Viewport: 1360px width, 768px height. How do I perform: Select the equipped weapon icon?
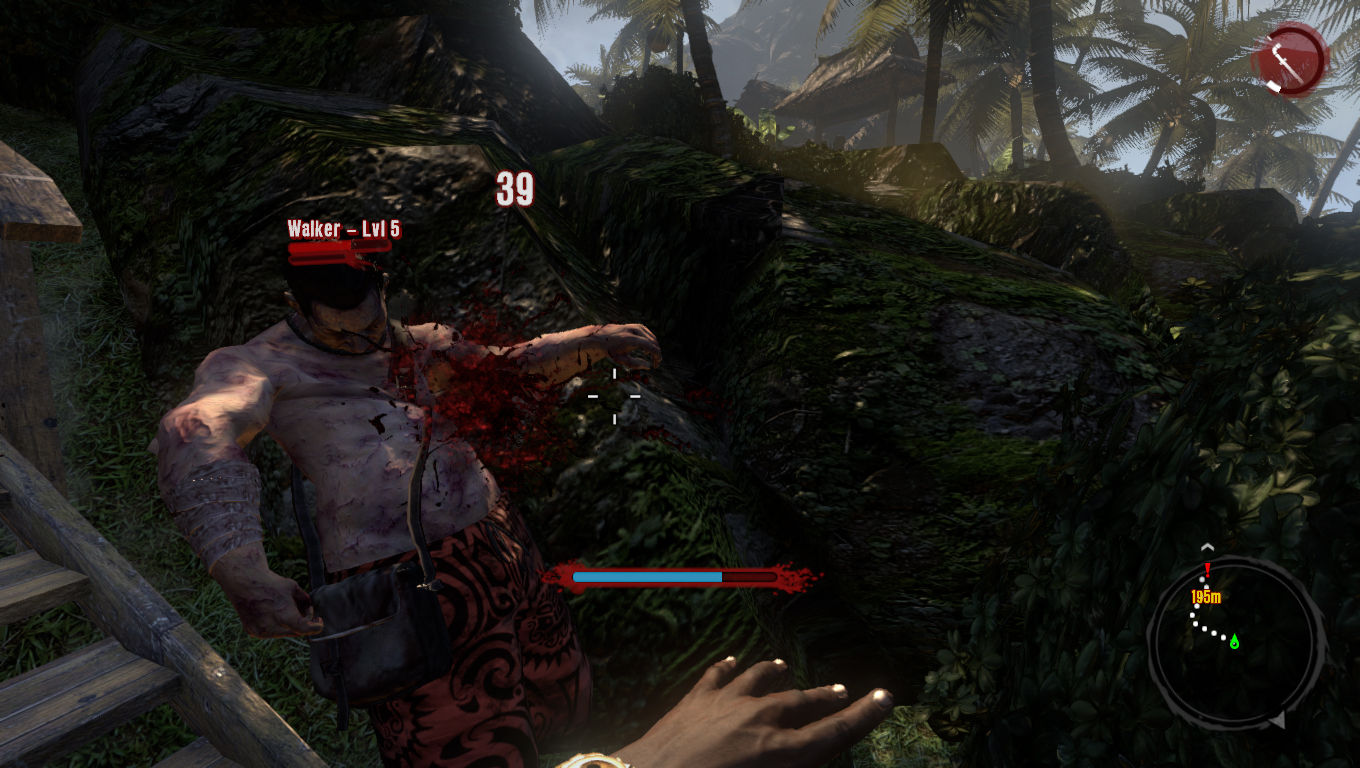click(1289, 59)
